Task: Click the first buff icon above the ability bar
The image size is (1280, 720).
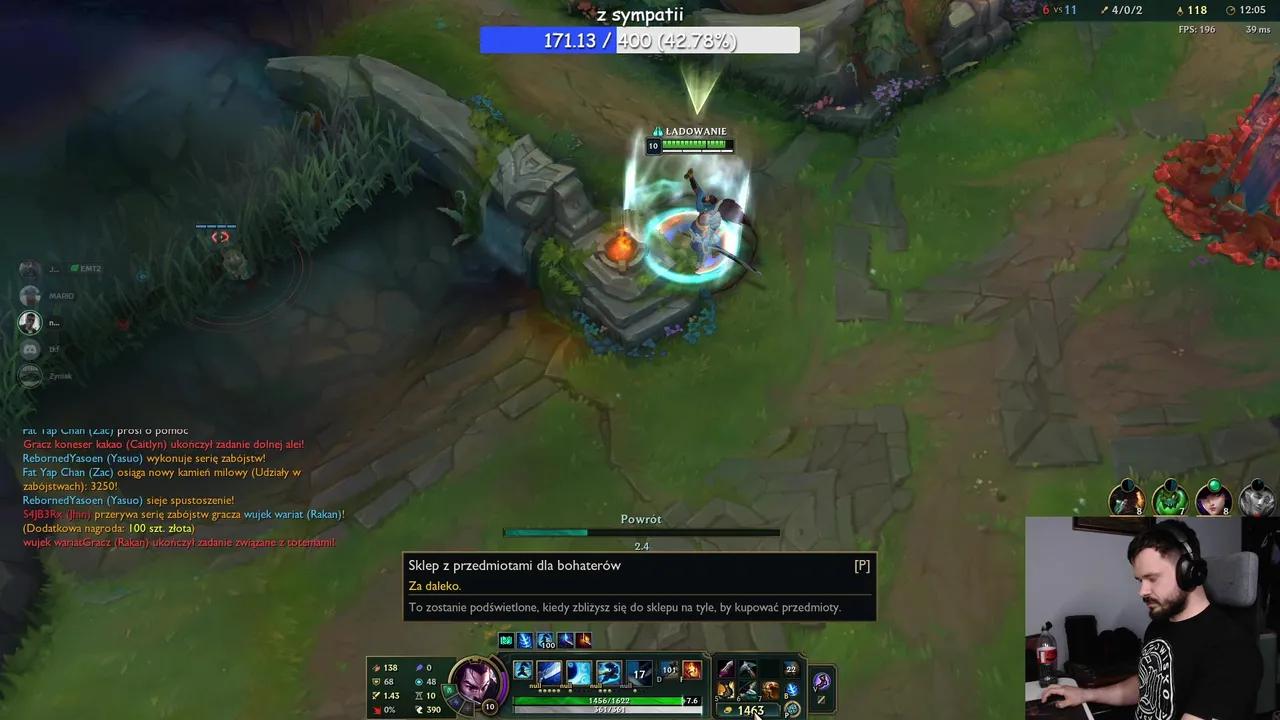Action: pyautogui.click(x=506, y=640)
